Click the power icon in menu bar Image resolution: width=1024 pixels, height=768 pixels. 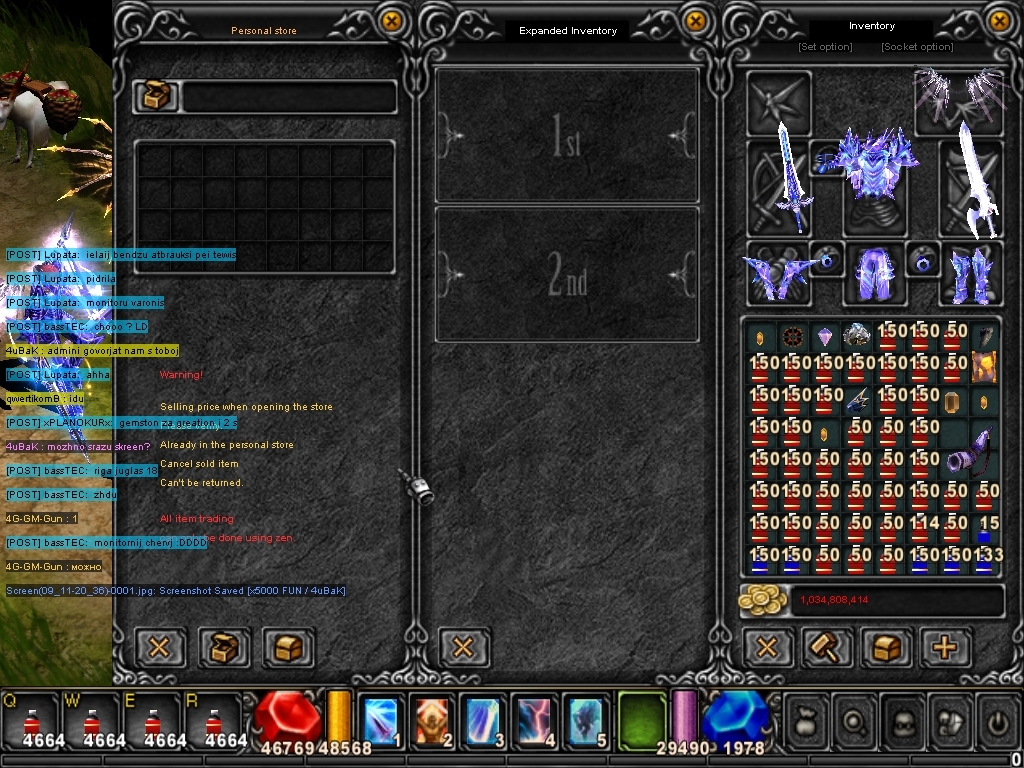[995, 720]
